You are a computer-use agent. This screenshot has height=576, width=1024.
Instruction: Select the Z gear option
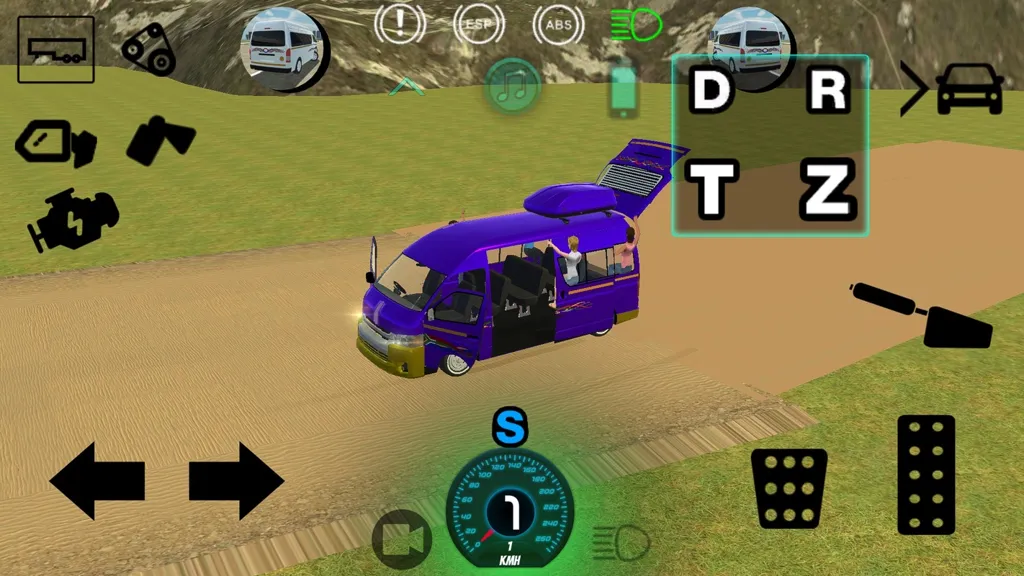828,189
